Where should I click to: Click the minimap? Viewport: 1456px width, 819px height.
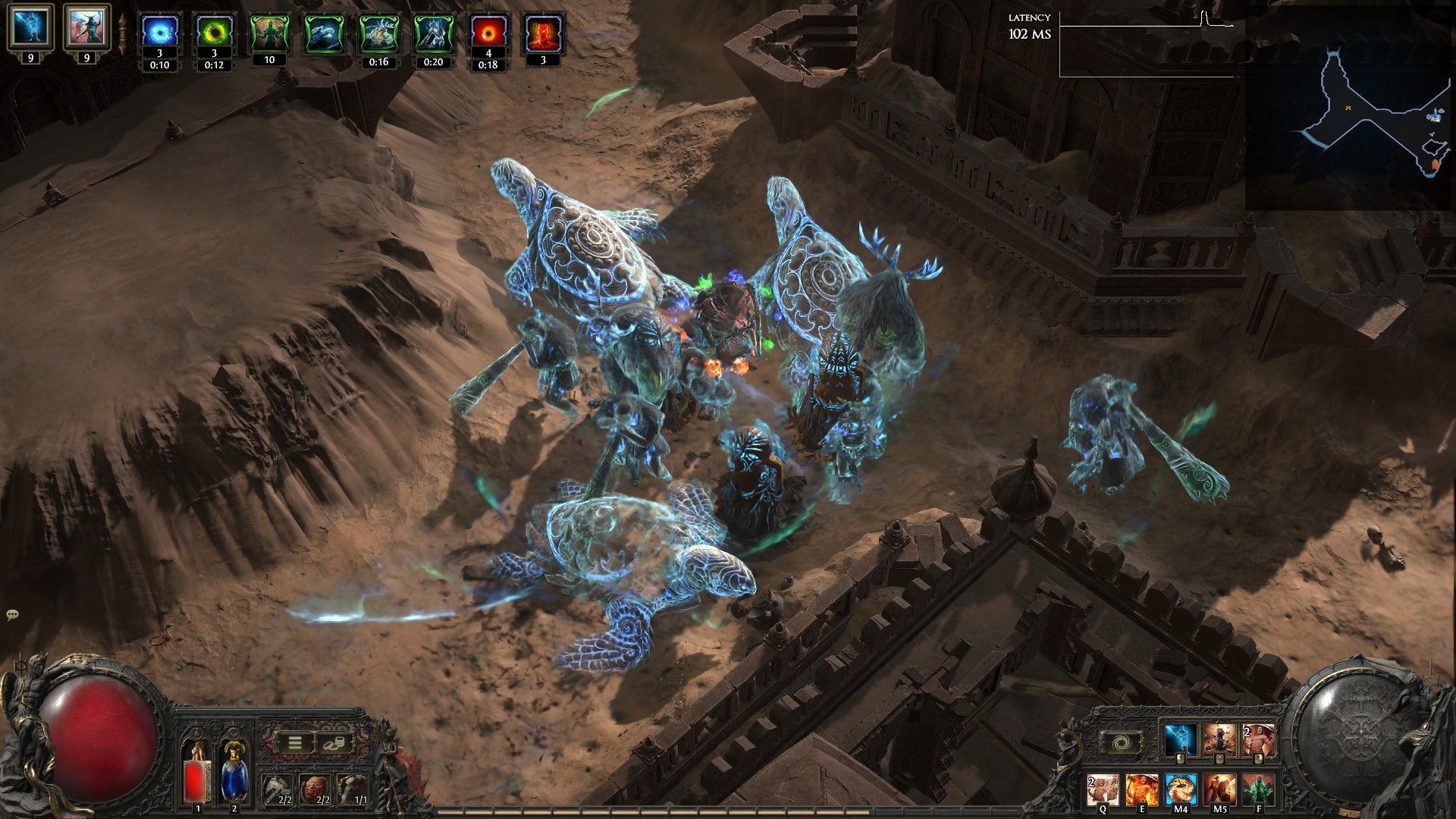[1348, 111]
